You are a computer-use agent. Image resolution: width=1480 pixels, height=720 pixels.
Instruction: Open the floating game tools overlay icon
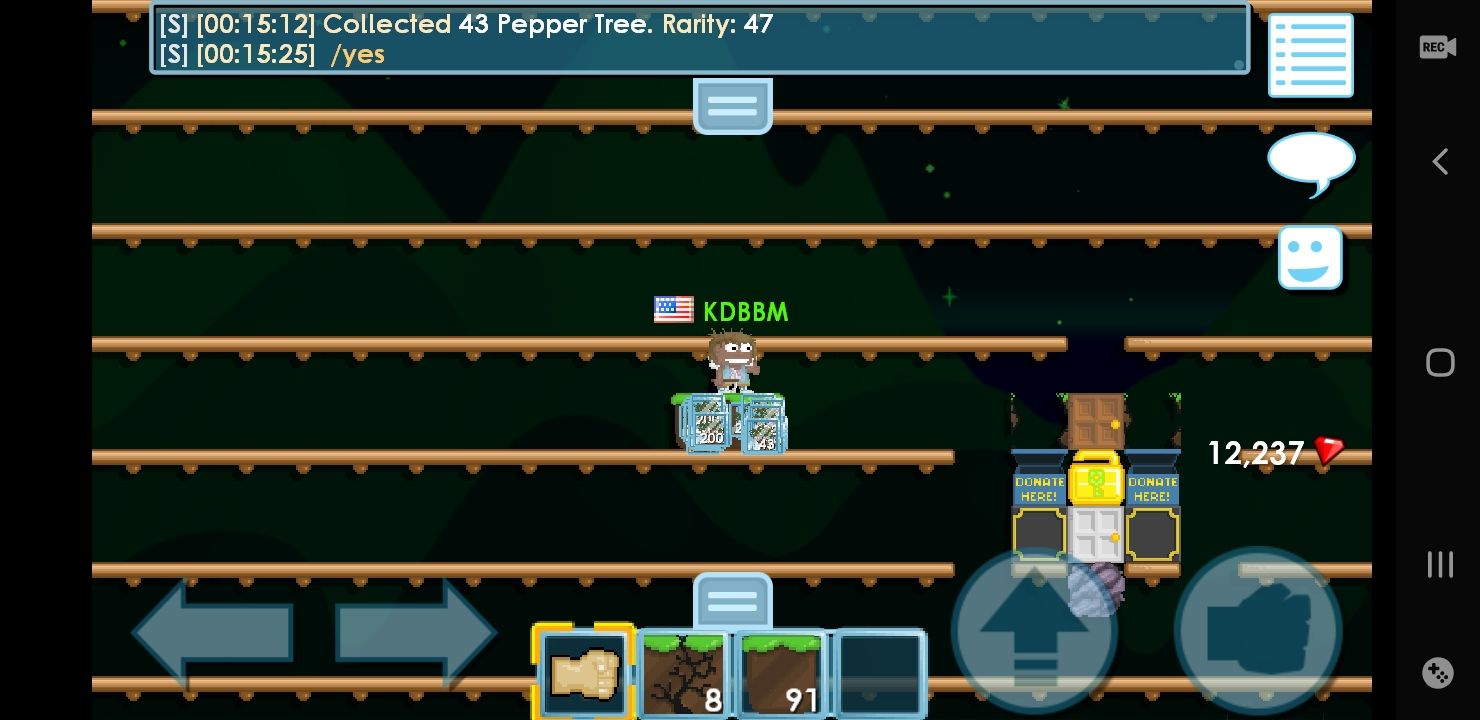tap(1437, 673)
